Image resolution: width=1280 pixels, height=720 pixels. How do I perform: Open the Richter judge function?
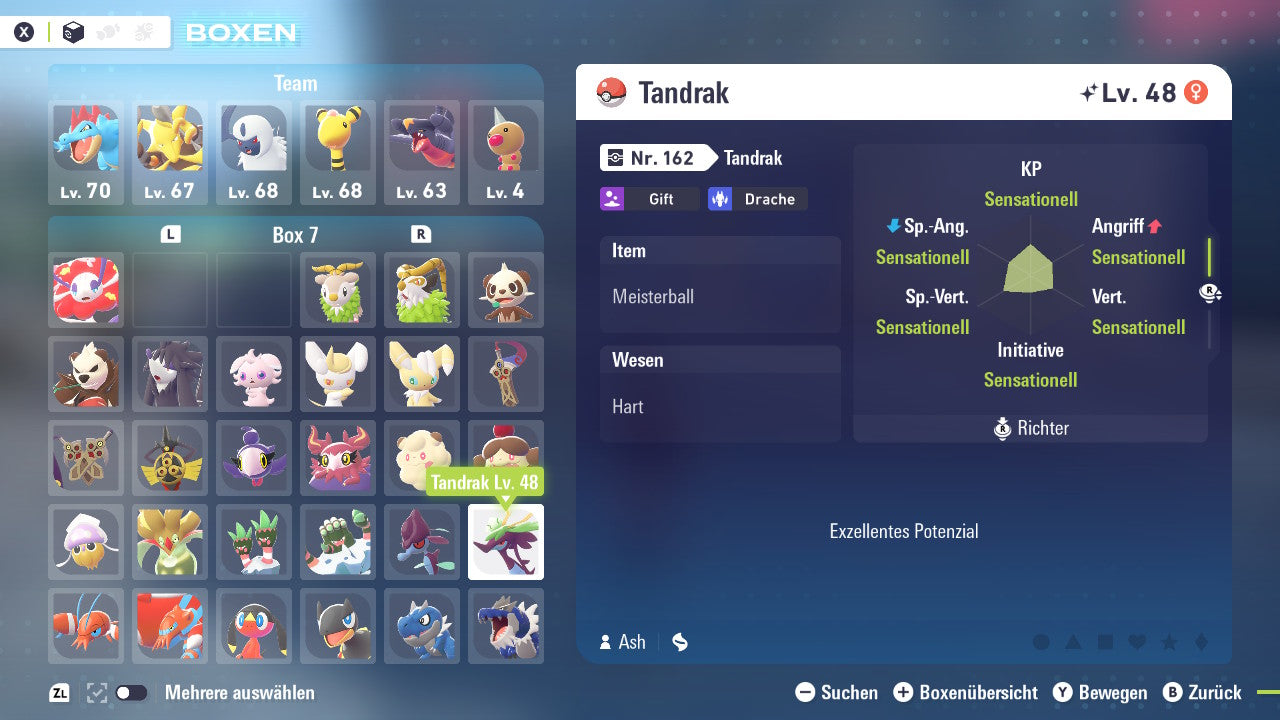[x=1030, y=428]
